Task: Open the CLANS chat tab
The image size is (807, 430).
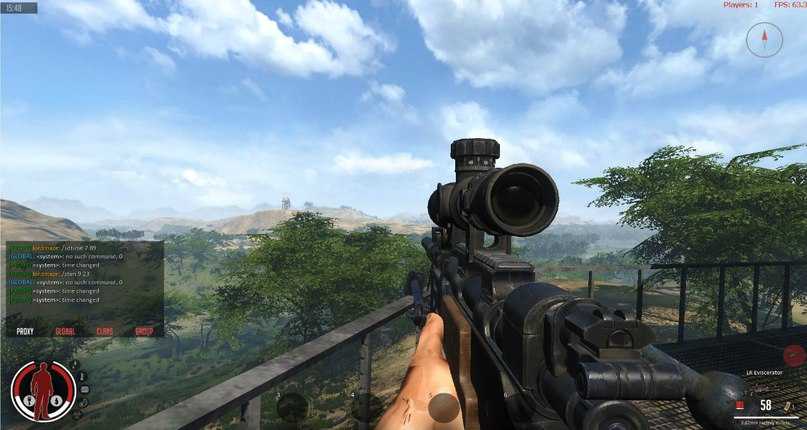Action: pyautogui.click(x=105, y=331)
